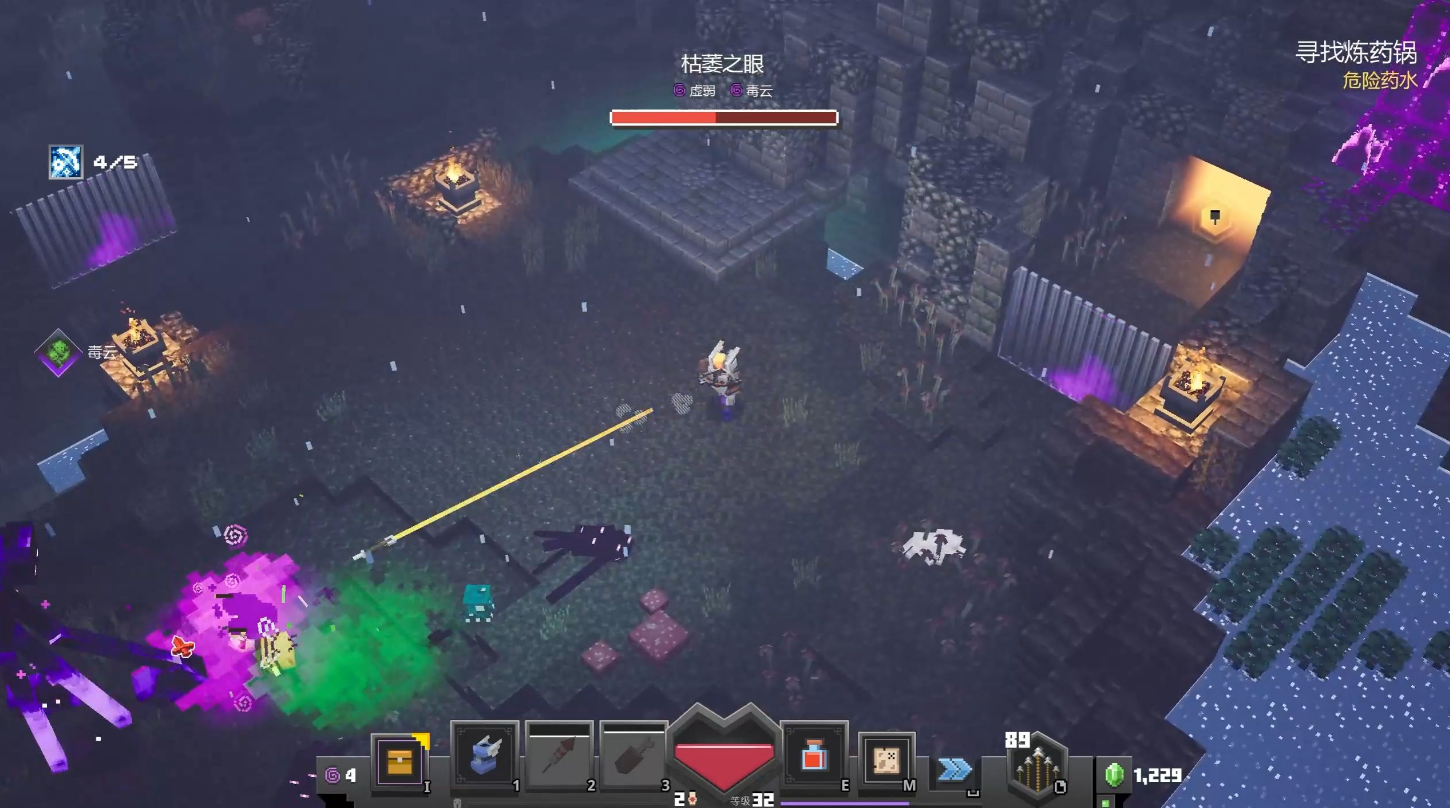Image resolution: width=1450 pixels, height=808 pixels.
Task: Trigger the blue dodge roll arrows
Action: coord(955,769)
